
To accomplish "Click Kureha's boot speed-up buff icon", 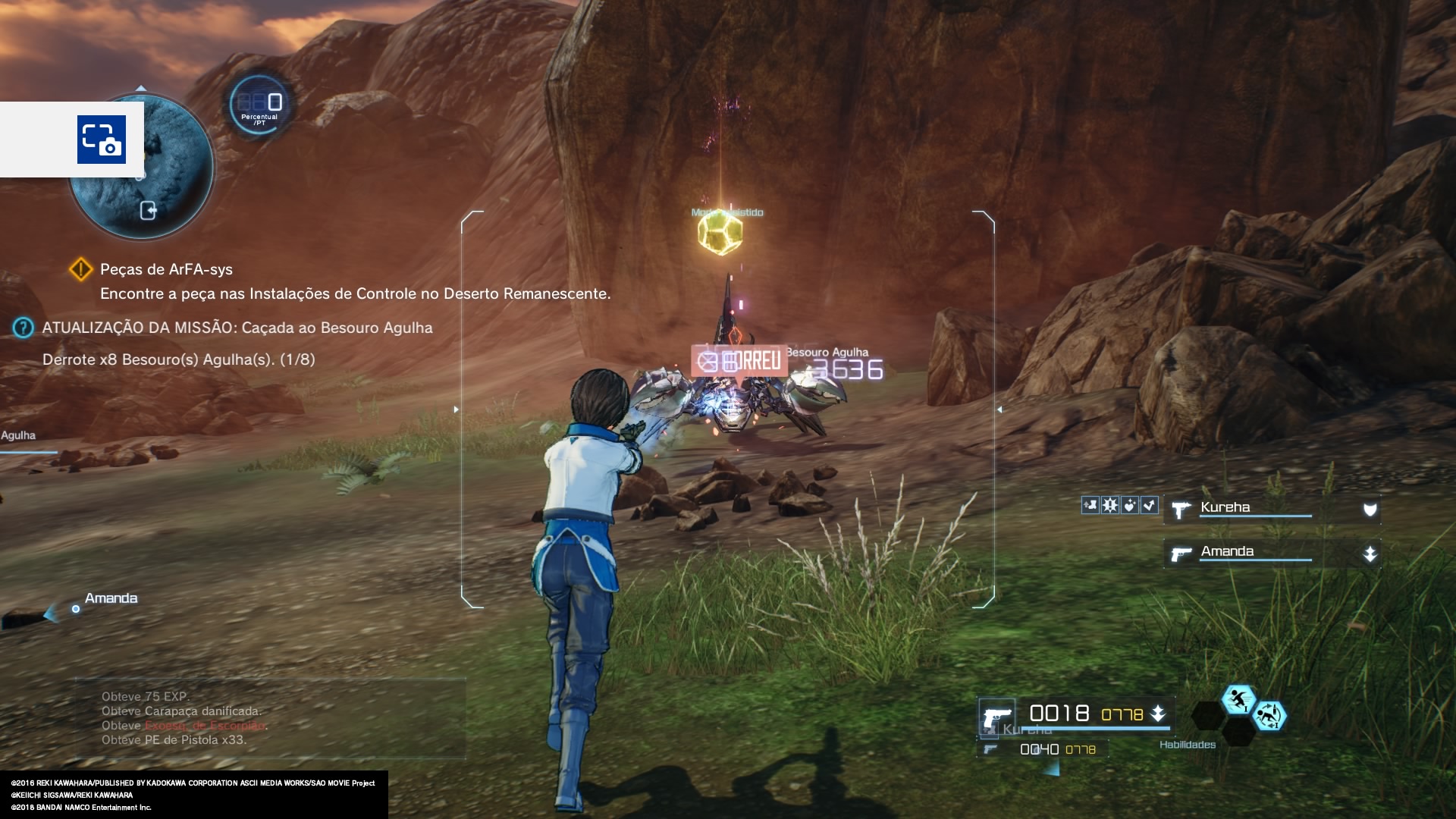I will point(1090,505).
